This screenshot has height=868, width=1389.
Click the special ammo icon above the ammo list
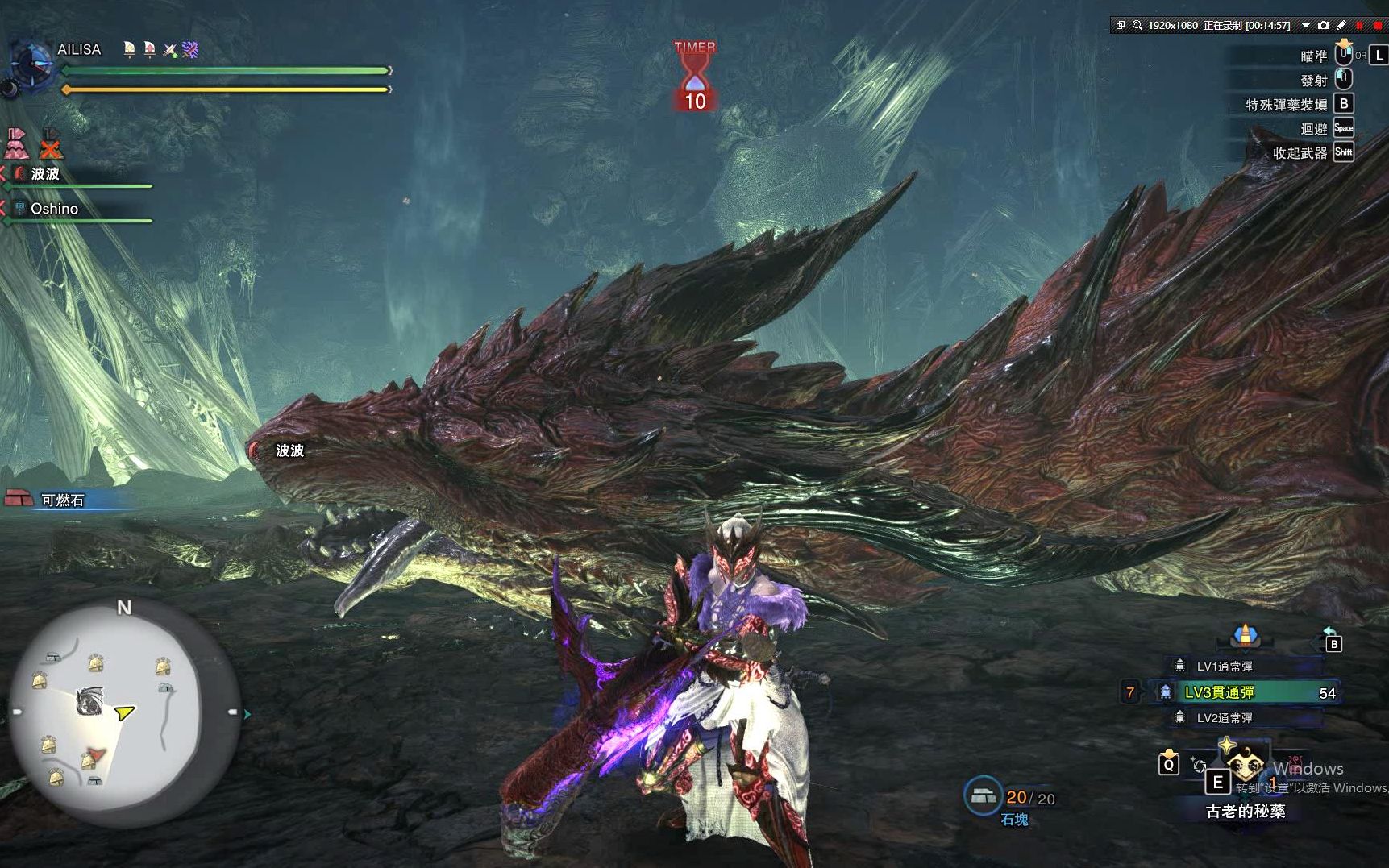(x=1245, y=636)
